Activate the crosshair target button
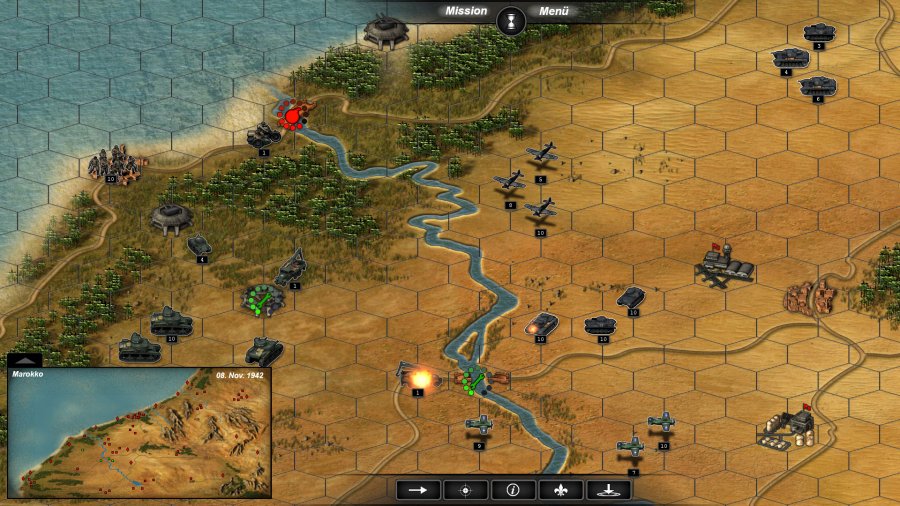The height and width of the screenshot is (506, 900). click(x=465, y=489)
